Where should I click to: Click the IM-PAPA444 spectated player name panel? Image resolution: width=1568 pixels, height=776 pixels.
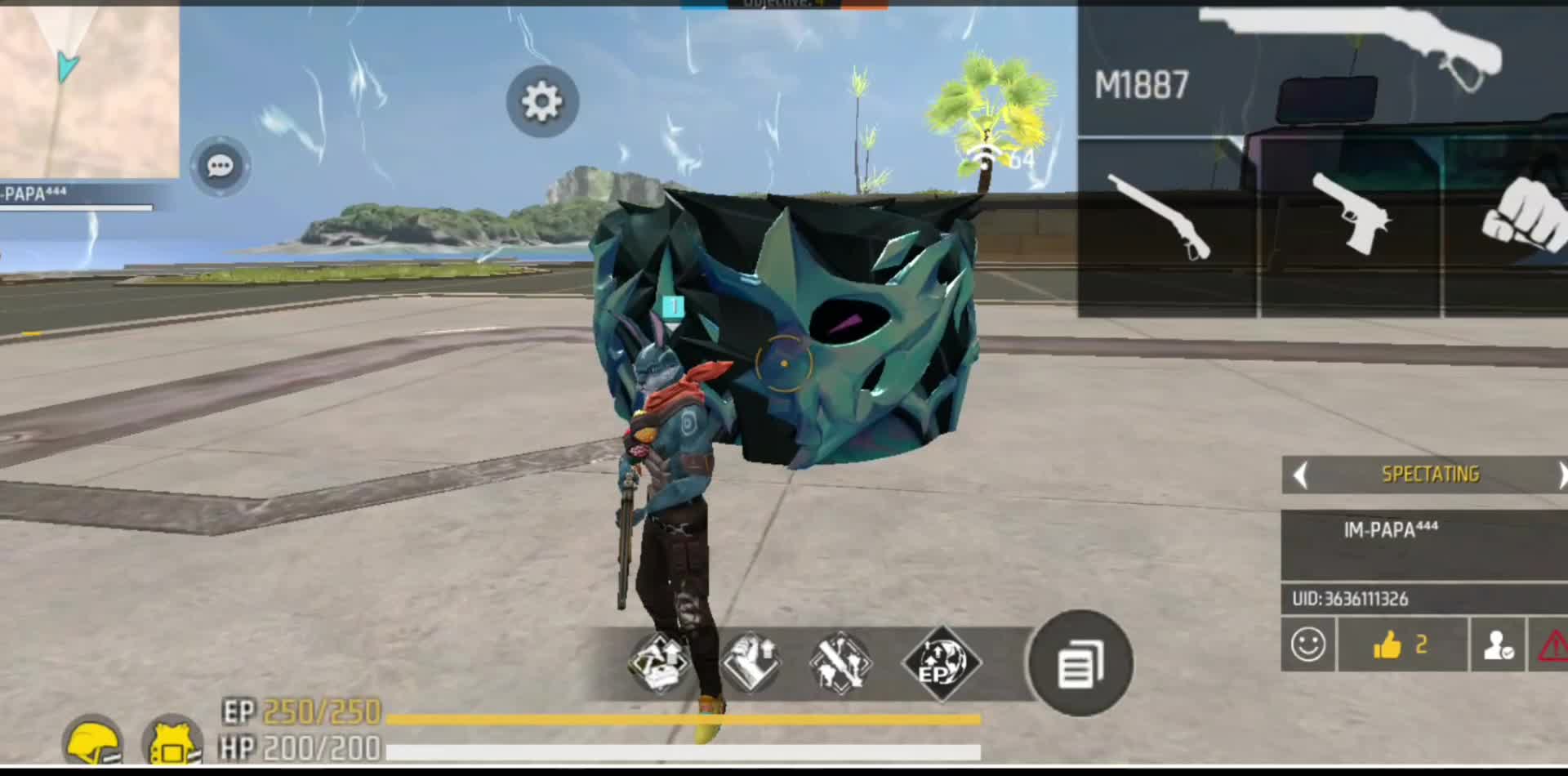click(x=1423, y=544)
